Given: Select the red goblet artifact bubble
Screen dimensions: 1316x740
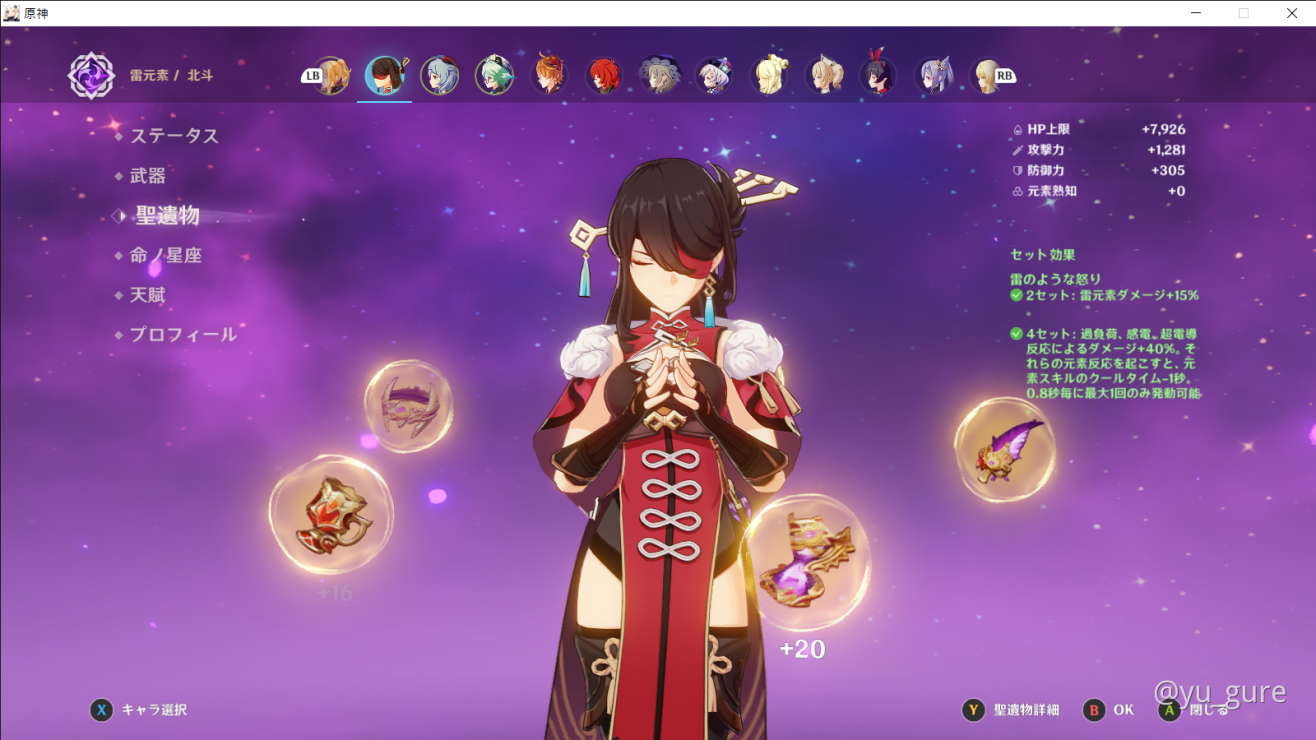Looking at the screenshot, I should (x=331, y=515).
